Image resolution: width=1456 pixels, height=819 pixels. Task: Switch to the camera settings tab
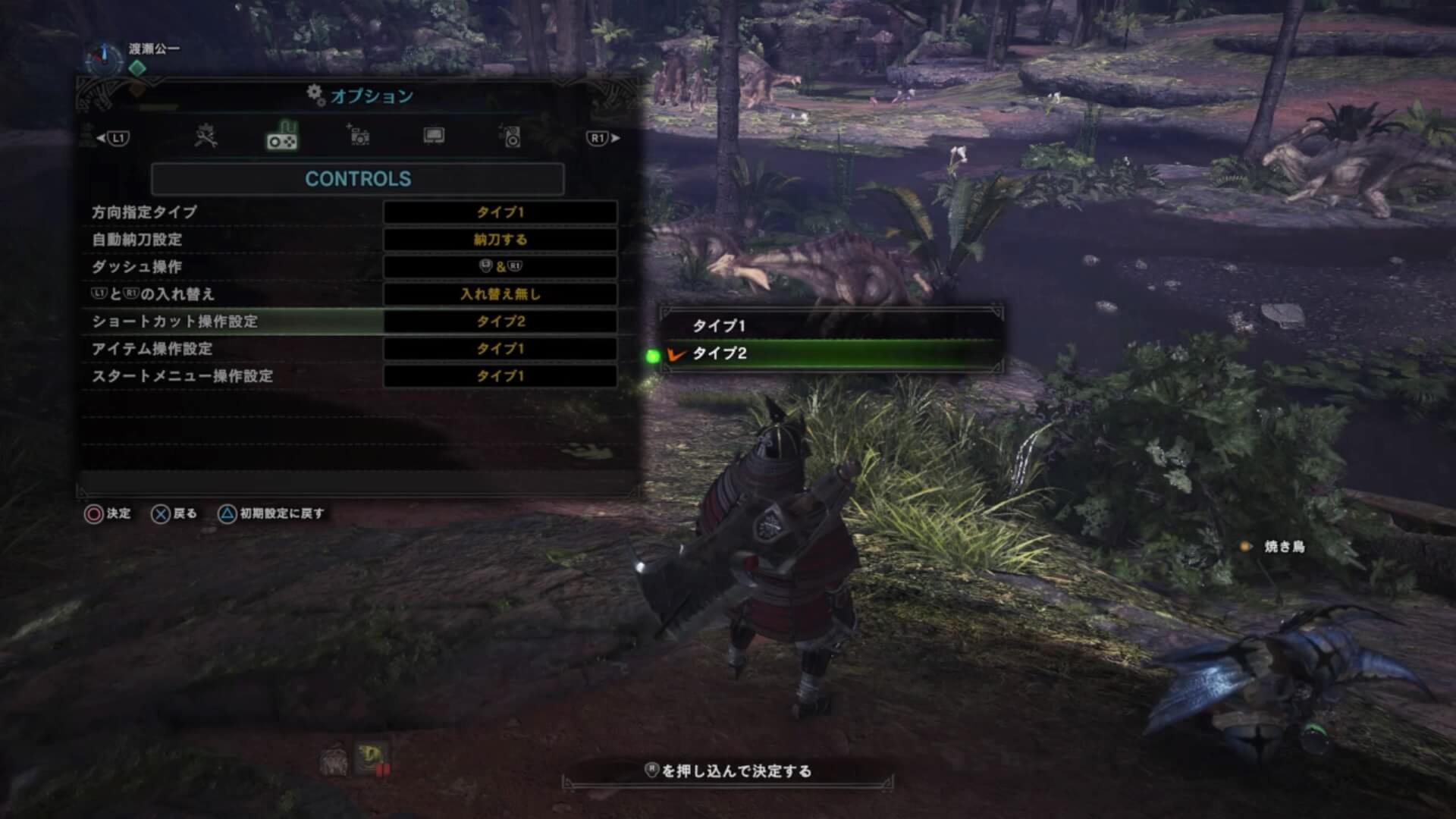pyautogui.click(x=358, y=136)
